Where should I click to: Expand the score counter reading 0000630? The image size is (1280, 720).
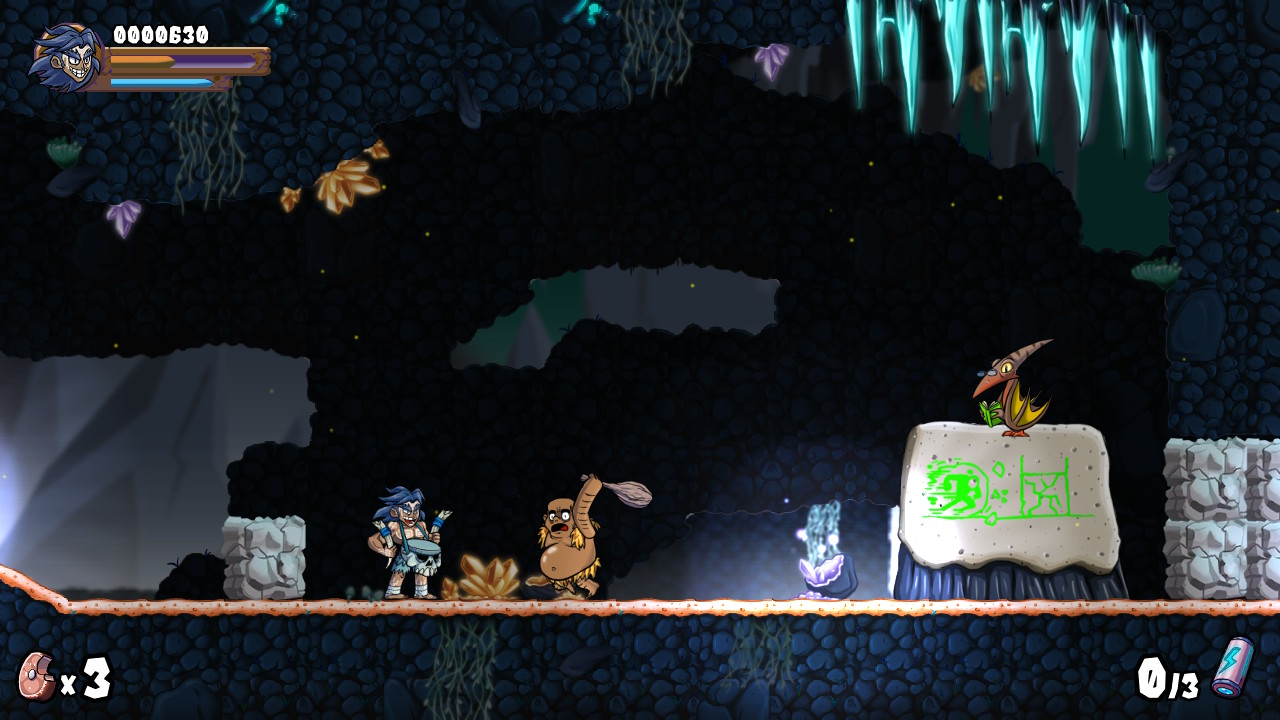160,33
